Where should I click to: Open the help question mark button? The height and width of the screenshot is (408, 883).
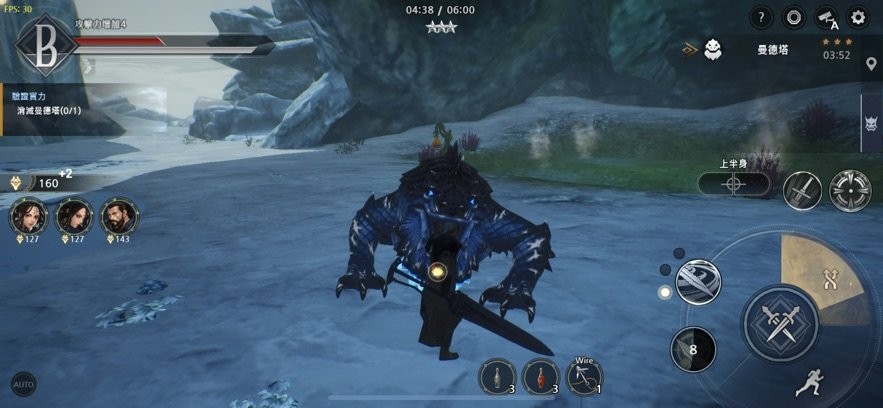(762, 17)
